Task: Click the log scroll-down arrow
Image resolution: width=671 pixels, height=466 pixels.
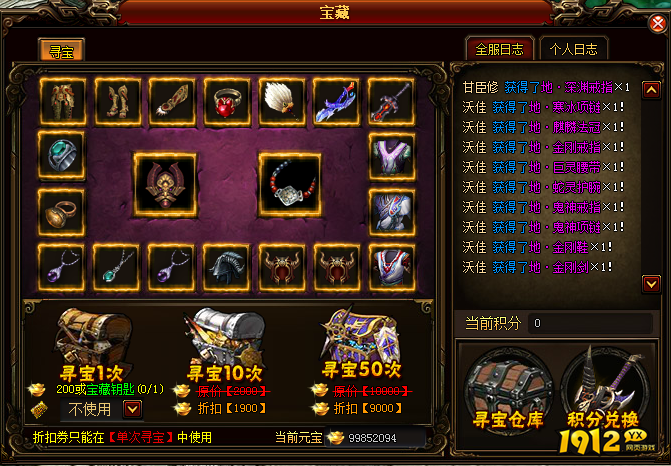Action: click(650, 285)
